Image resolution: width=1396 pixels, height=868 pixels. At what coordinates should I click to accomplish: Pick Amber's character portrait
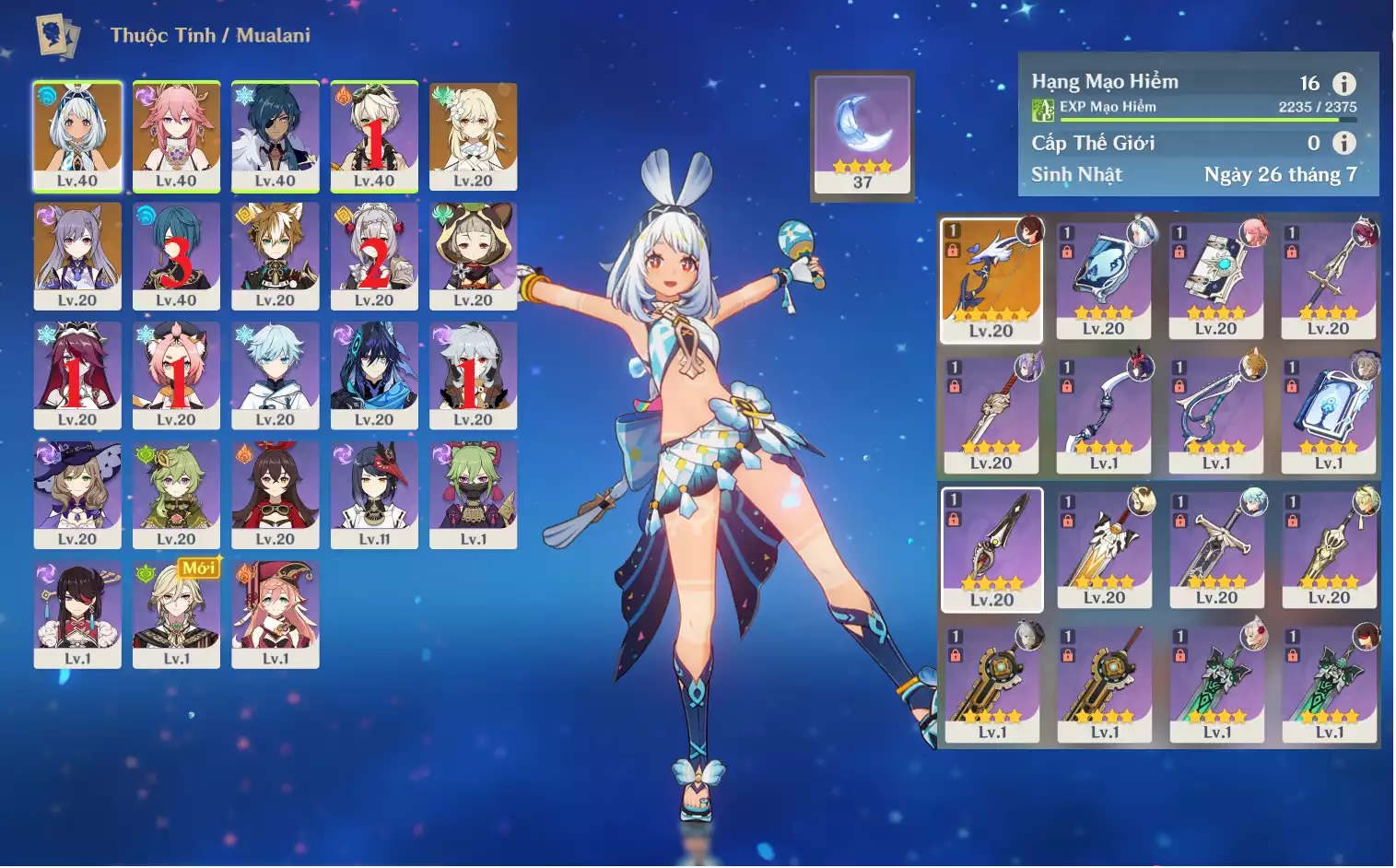pos(275,495)
